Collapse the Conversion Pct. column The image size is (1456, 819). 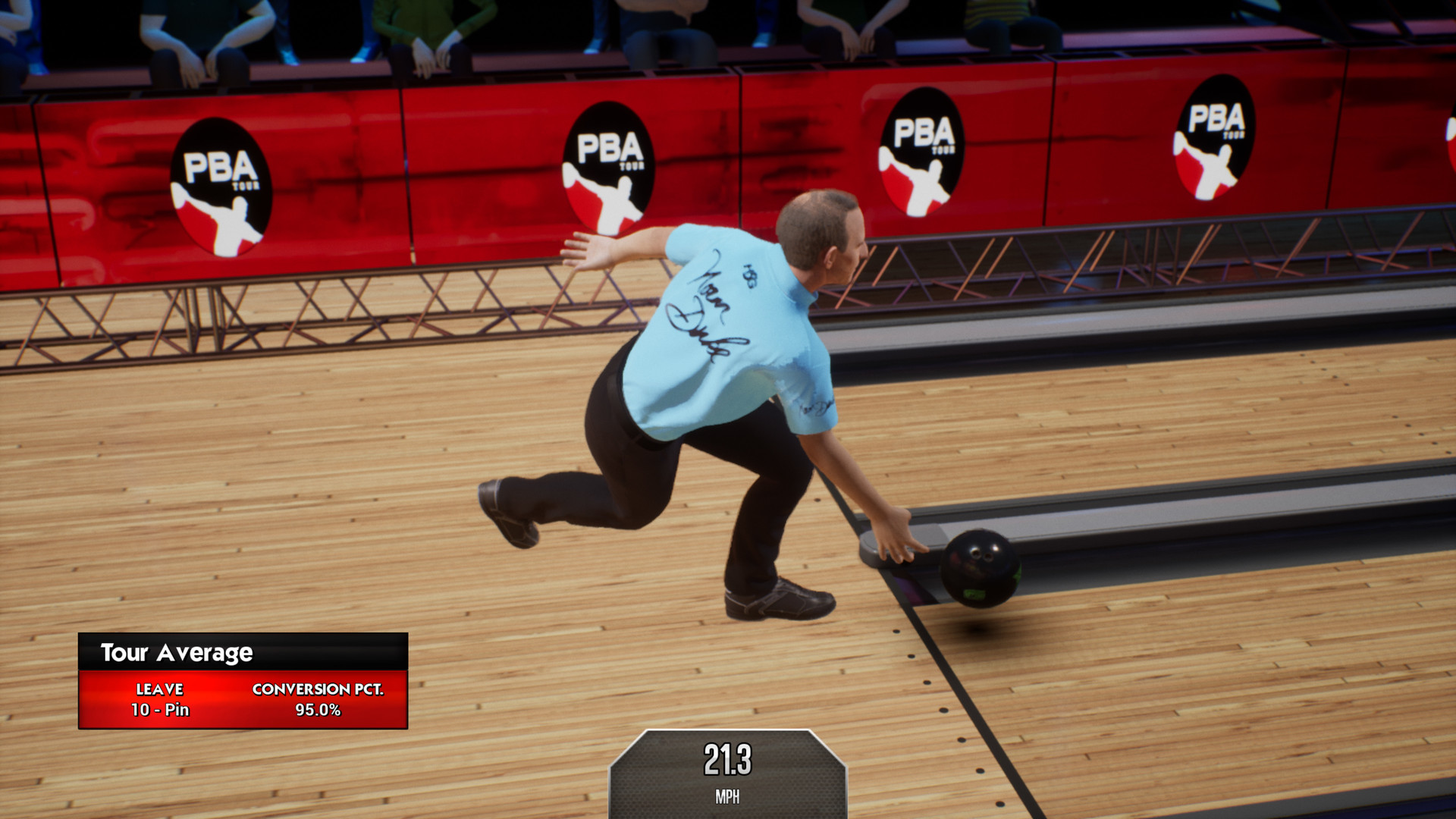[318, 690]
